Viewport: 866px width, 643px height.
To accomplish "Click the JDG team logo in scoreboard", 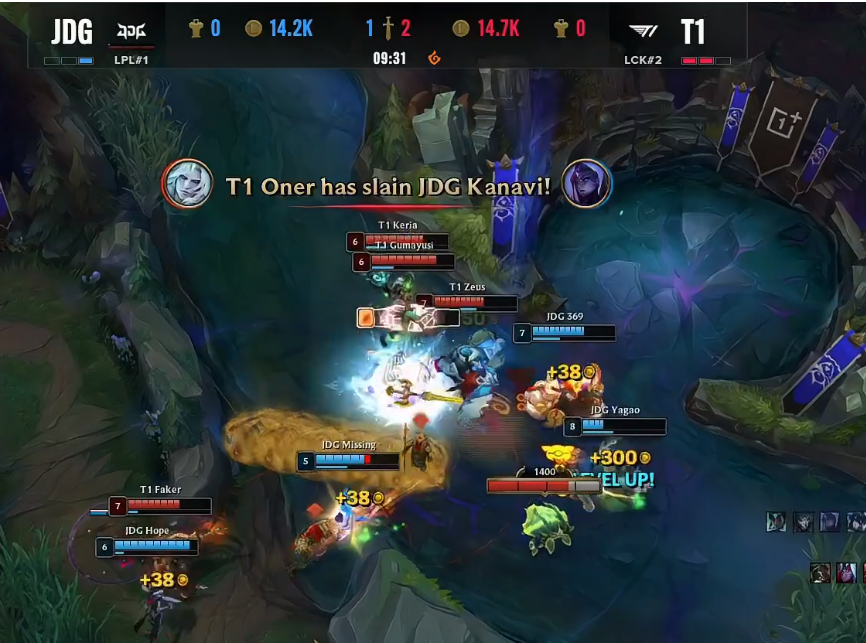I will tap(131, 31).
